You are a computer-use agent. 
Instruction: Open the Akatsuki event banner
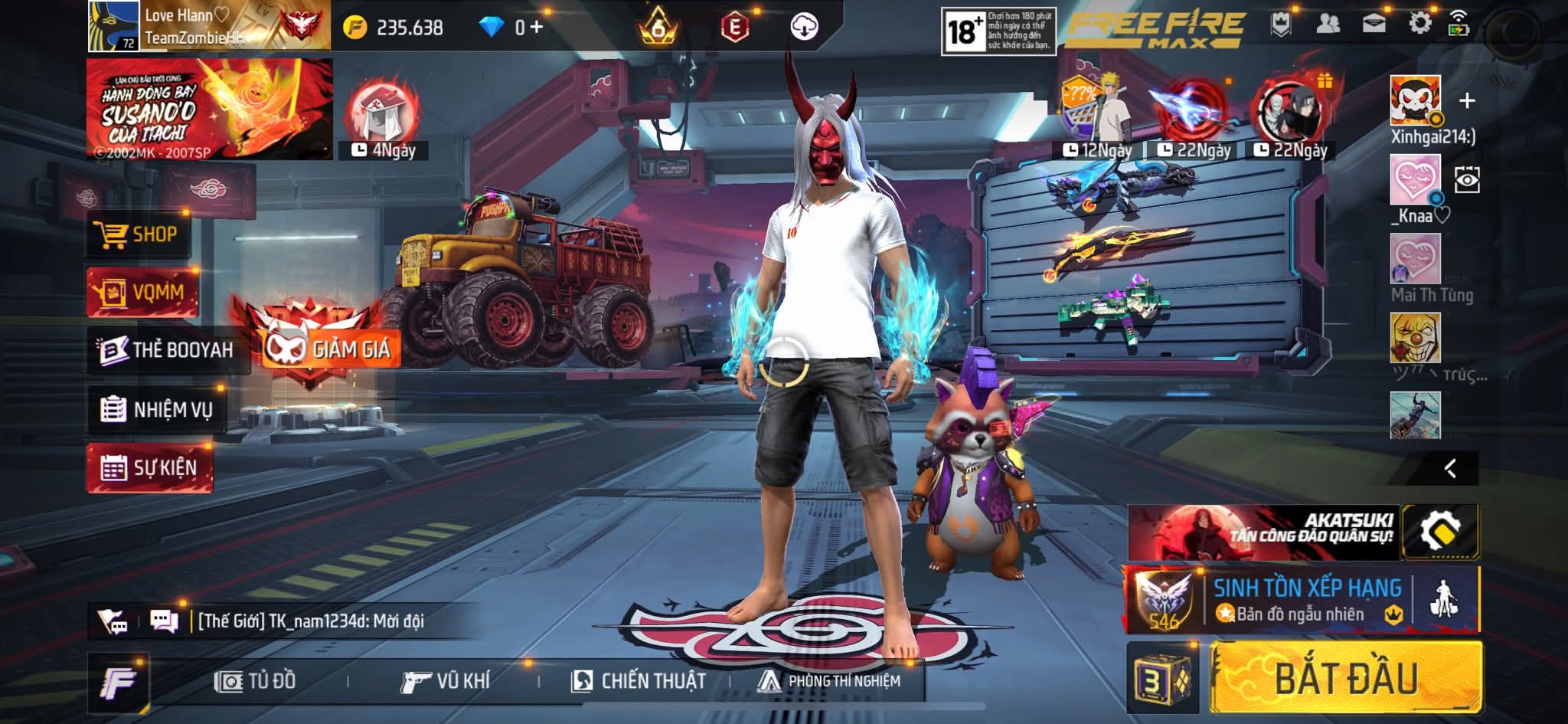click(1263, 532)
